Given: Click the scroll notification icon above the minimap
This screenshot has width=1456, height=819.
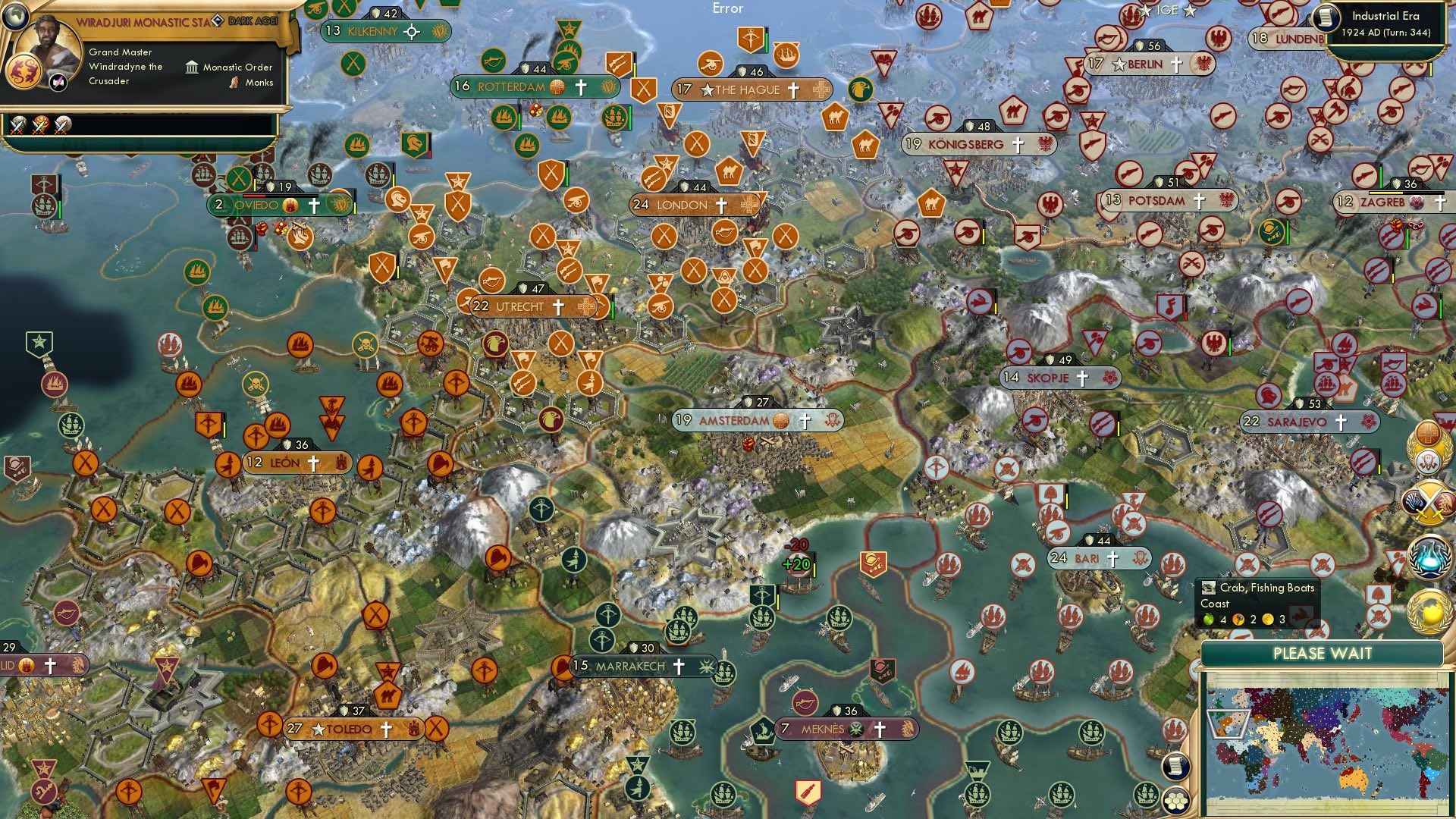Looking at the screenshot, I should click(x=1176, y=766).
